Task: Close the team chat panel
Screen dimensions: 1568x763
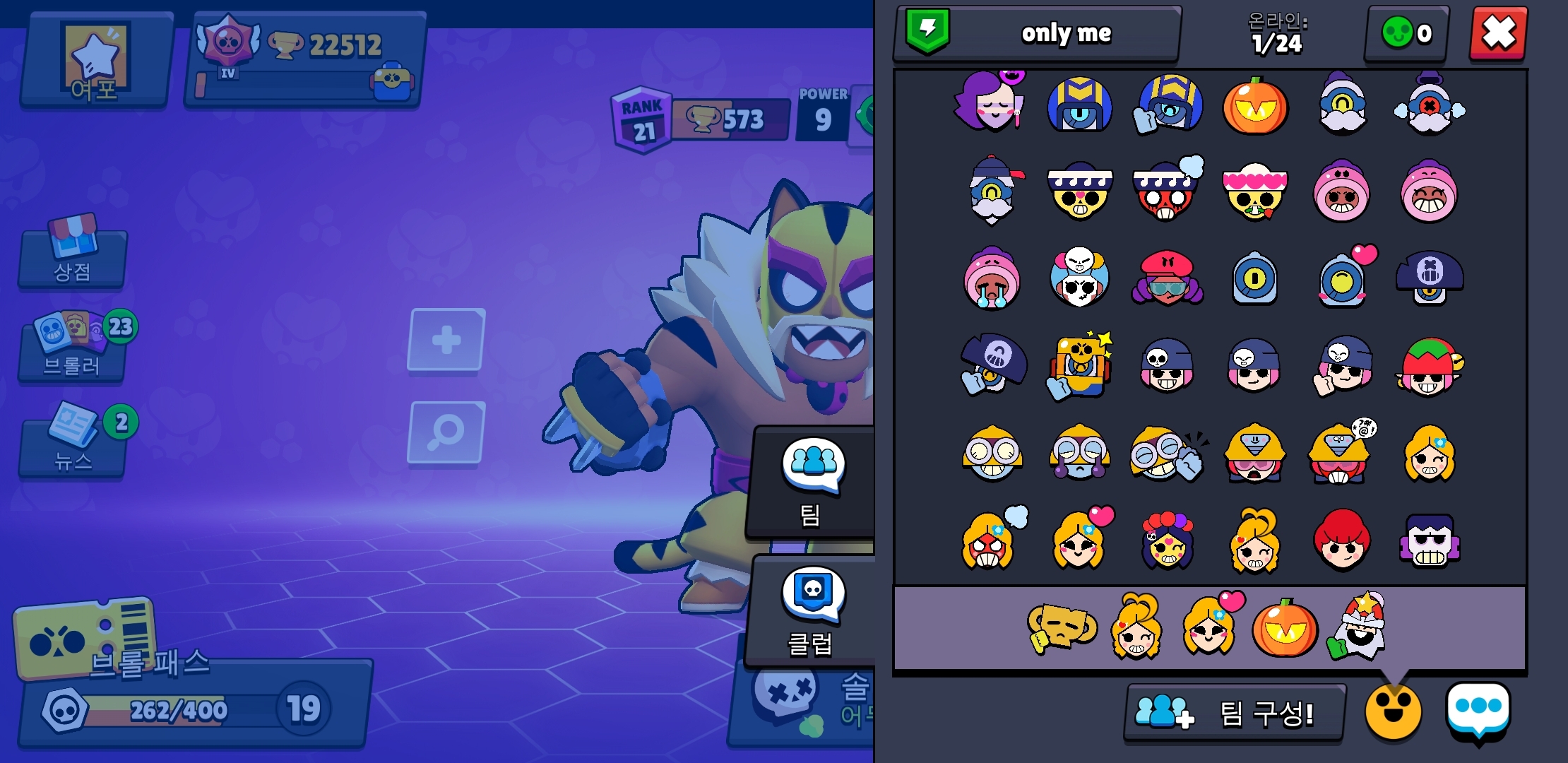Action: pos(1498,34)
